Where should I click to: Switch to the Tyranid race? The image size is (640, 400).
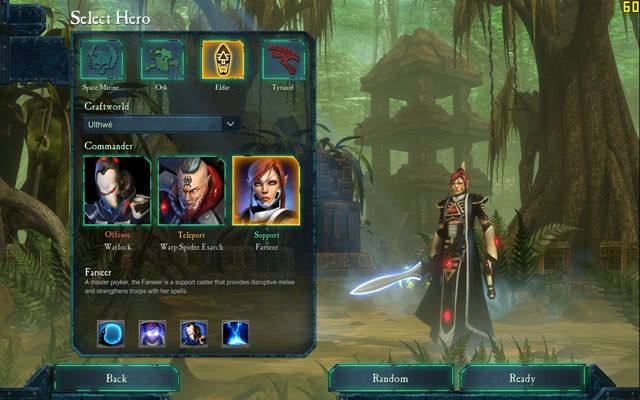click(x=284, y=61)
